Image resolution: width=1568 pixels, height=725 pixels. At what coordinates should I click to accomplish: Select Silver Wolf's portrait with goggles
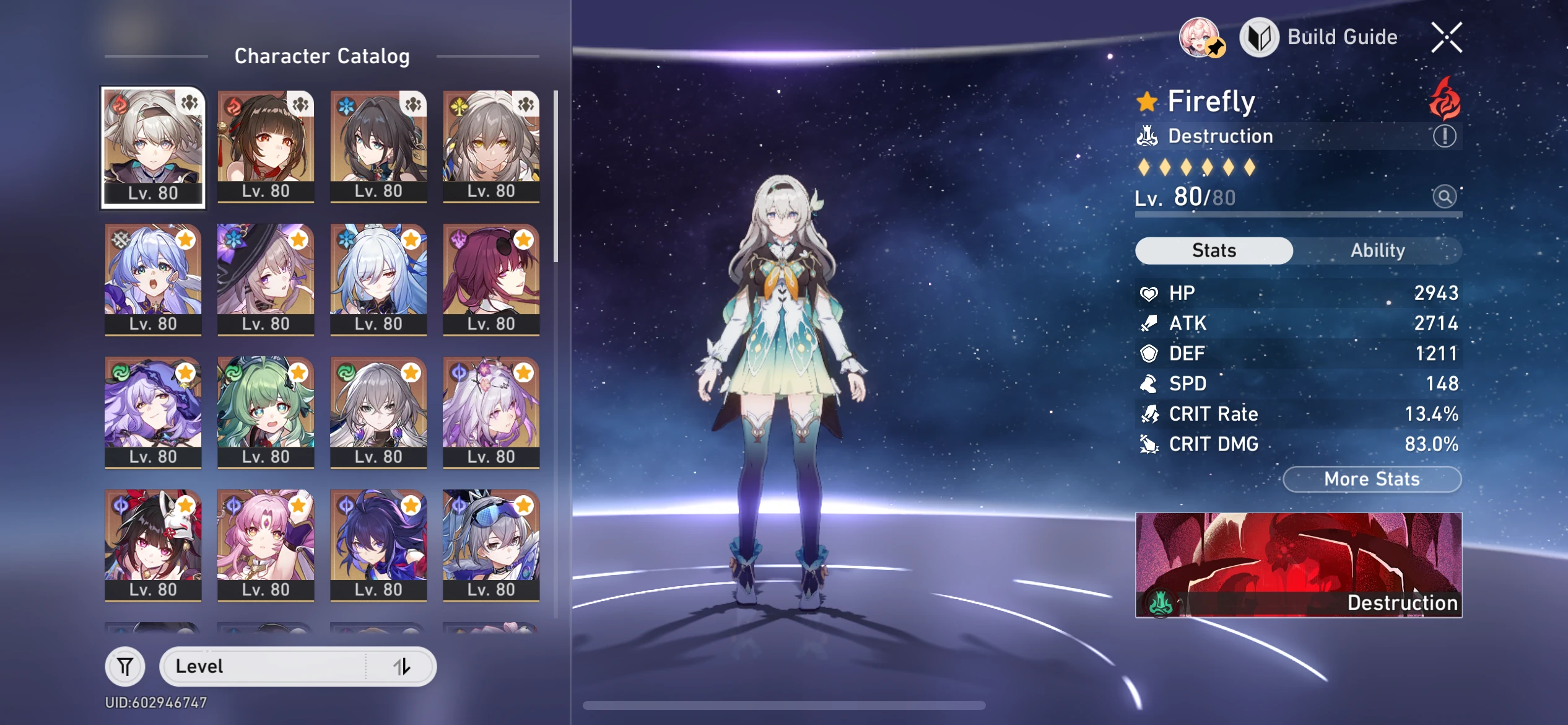click(x=491, y=544)
